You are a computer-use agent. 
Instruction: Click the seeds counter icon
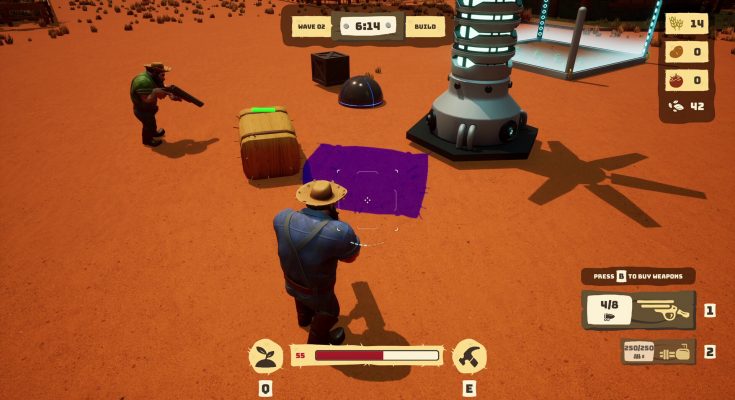[674, 106]
